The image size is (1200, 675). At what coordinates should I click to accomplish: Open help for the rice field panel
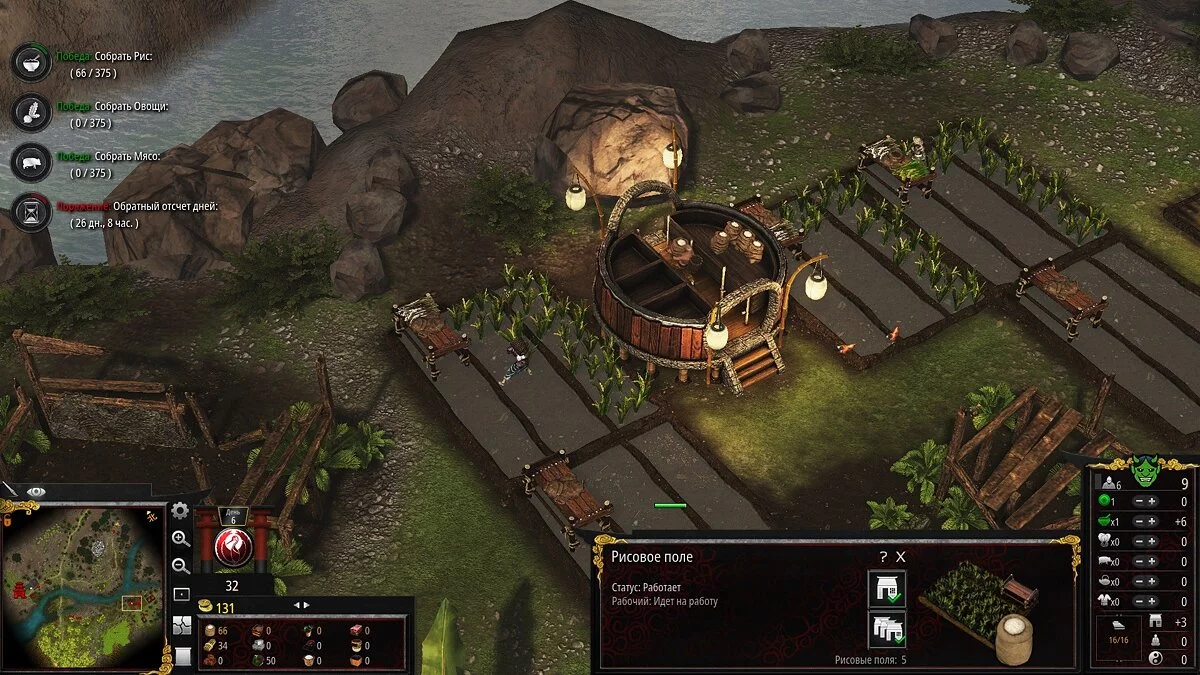[x=883, y=557]
